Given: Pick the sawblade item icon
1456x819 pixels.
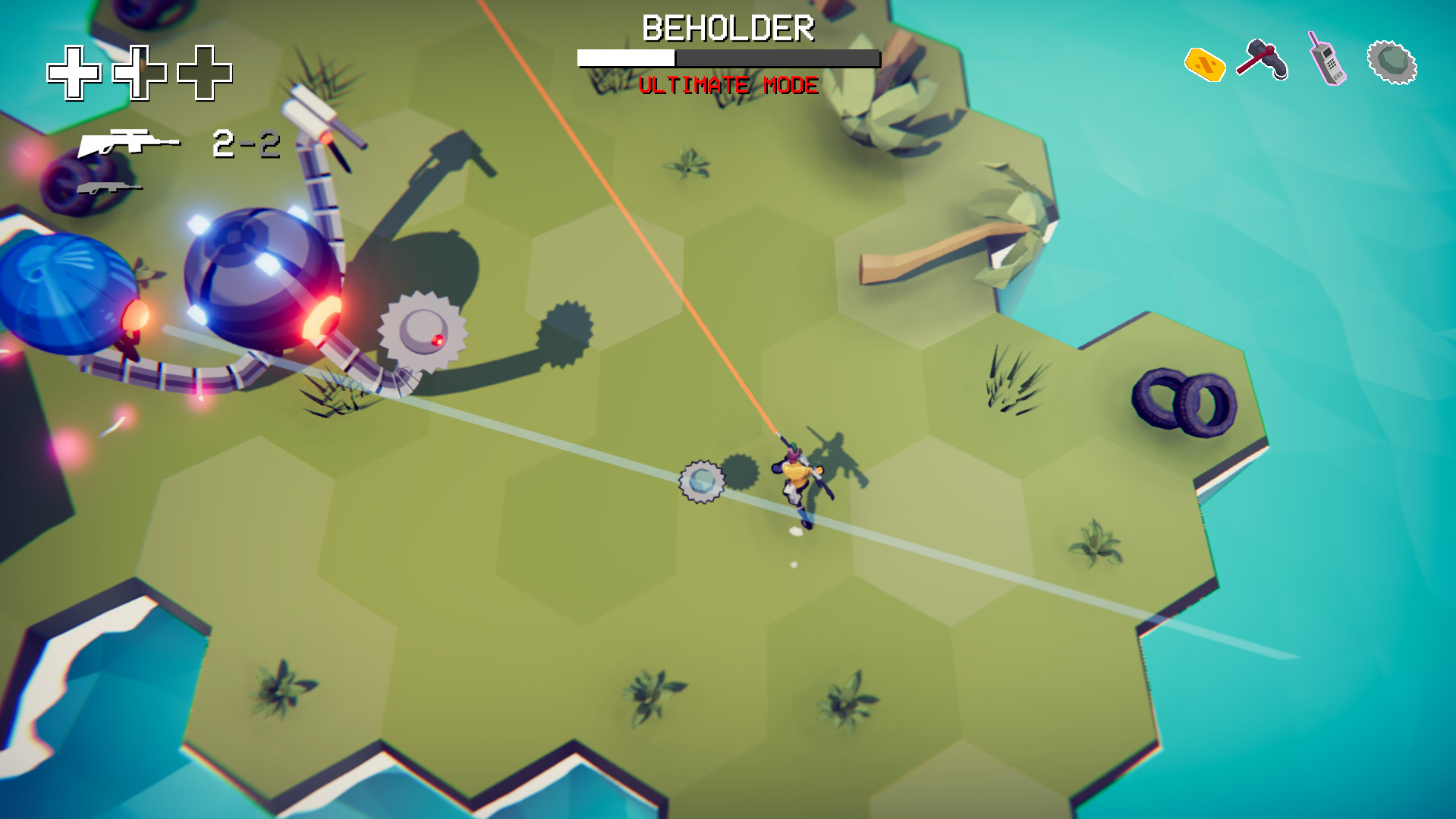Looking at the screenshot, I should (1392, 62).
